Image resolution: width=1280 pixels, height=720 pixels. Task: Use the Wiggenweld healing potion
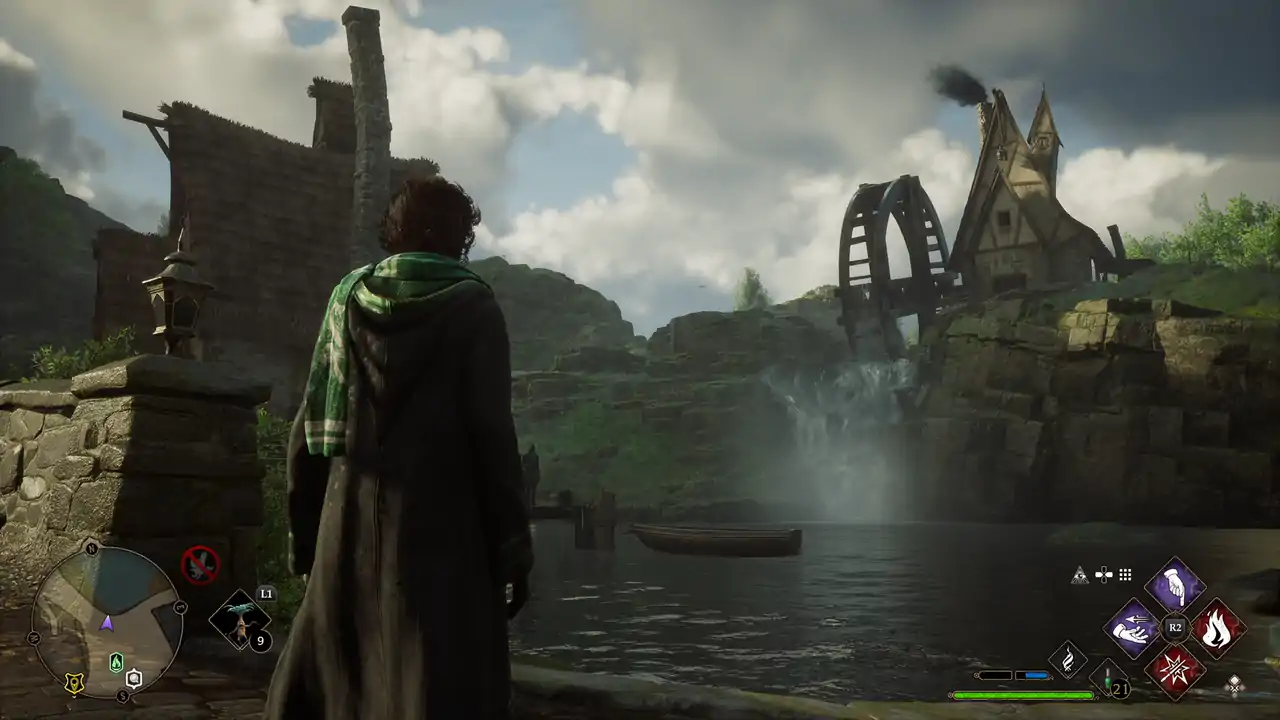pos(1109,679)
